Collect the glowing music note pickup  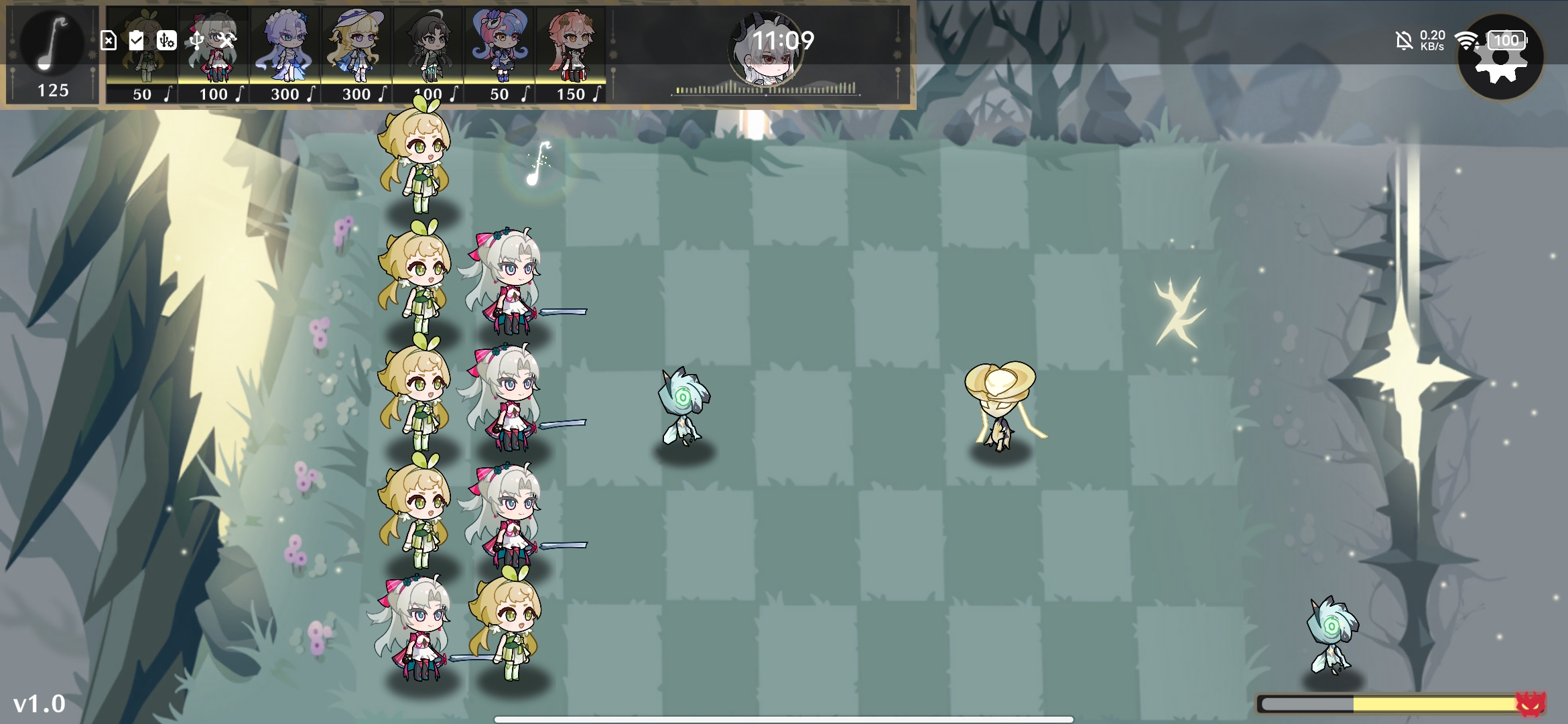click(538, 164)
